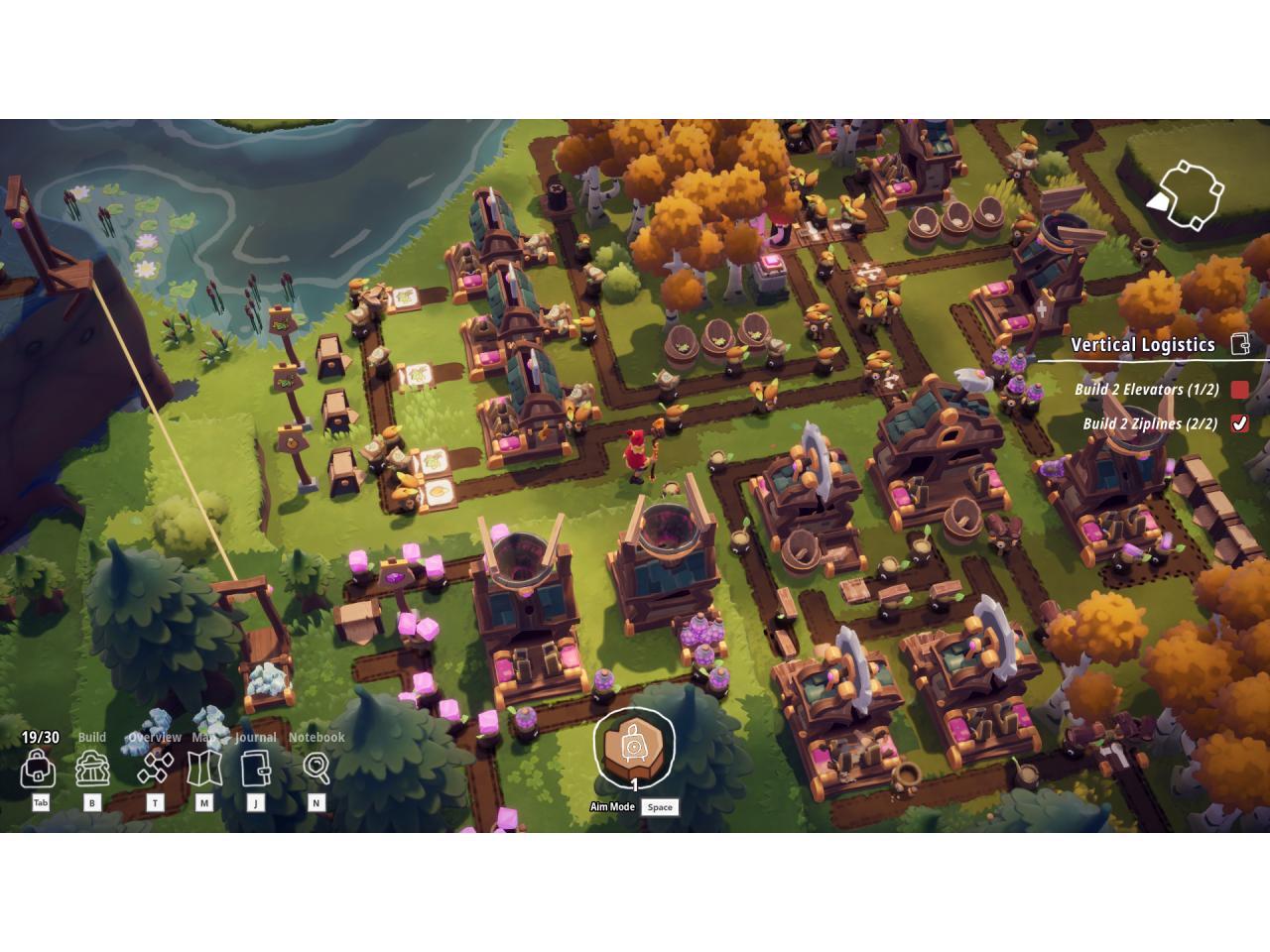Select the Build 2 Elevators objective

tap(1146, 390)
